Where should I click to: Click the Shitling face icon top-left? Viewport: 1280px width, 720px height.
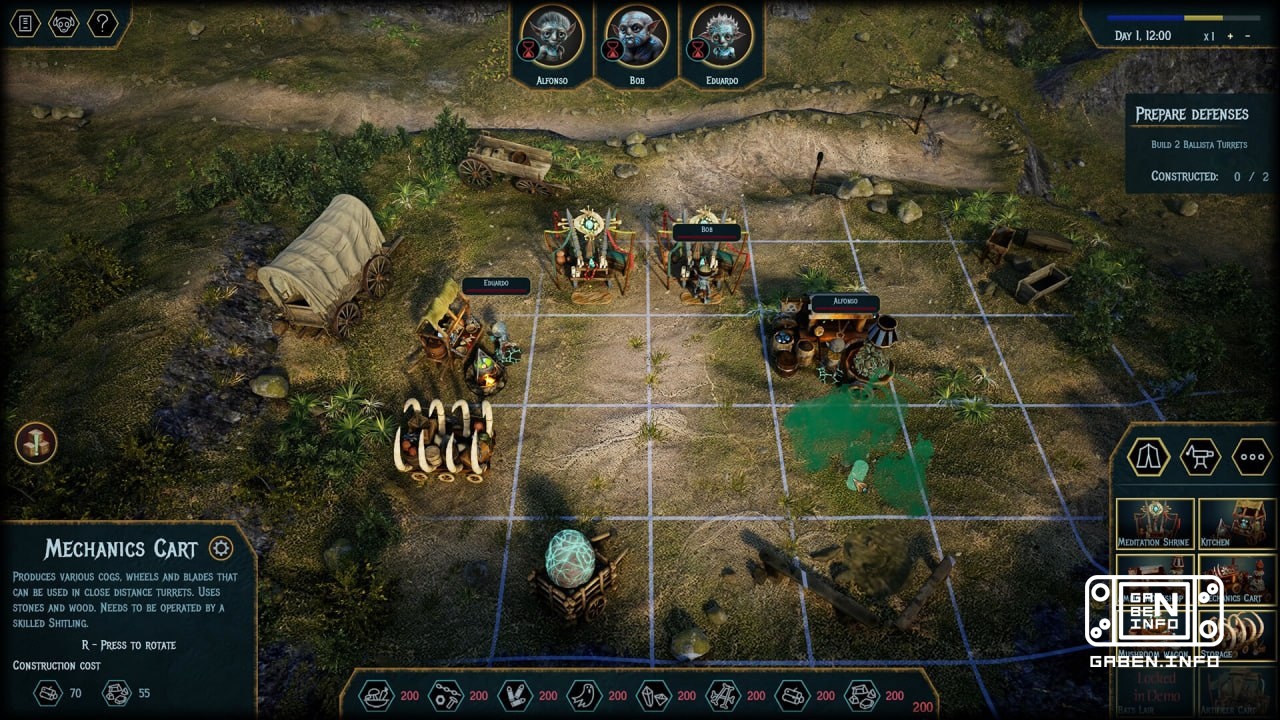pyautogui.click(x=62, y=23)
